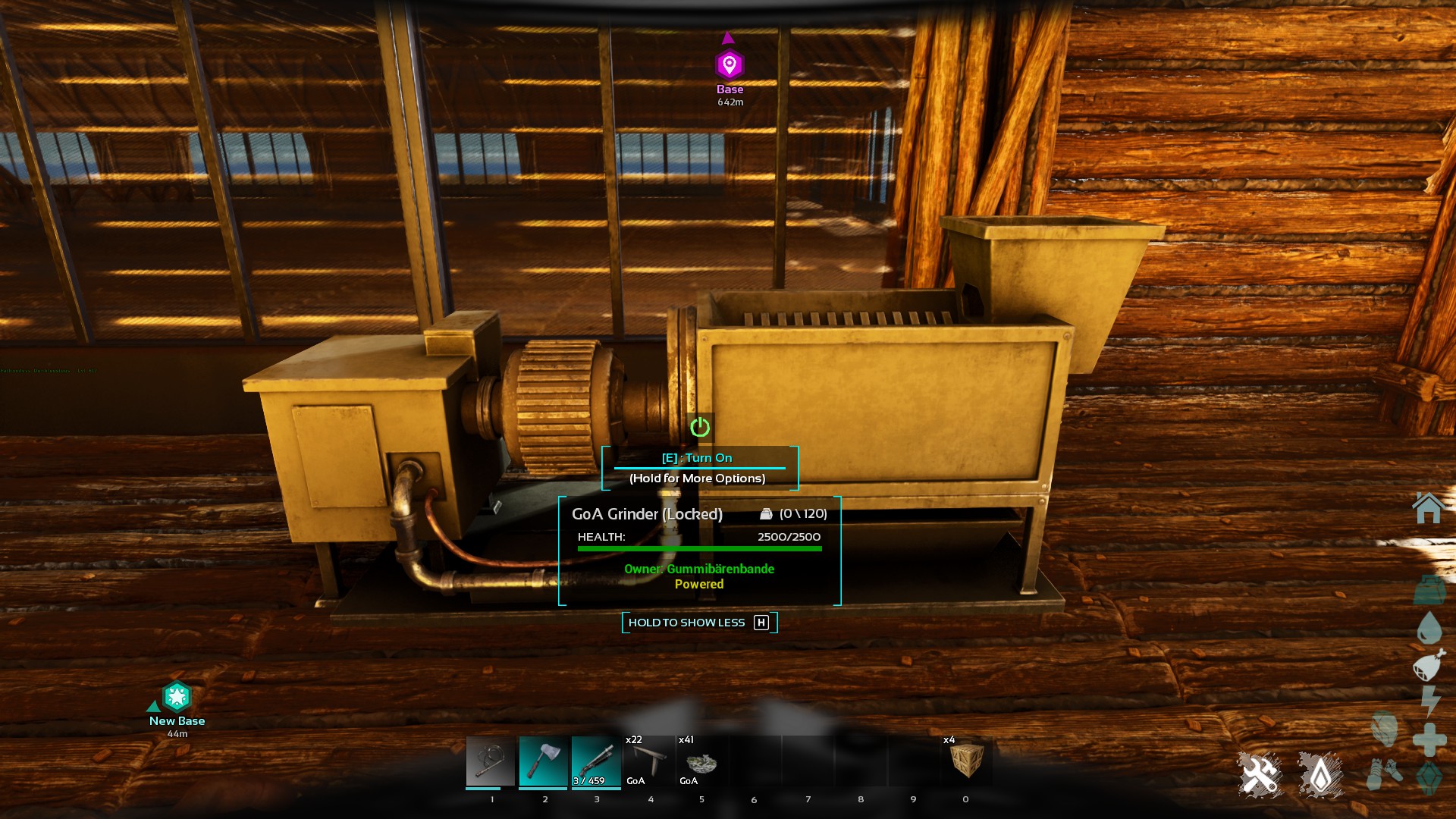Image resolution: width=1456 pixels, height=819 pixels.
Task: Click the house status icon
Action: tap(1428, 508)
